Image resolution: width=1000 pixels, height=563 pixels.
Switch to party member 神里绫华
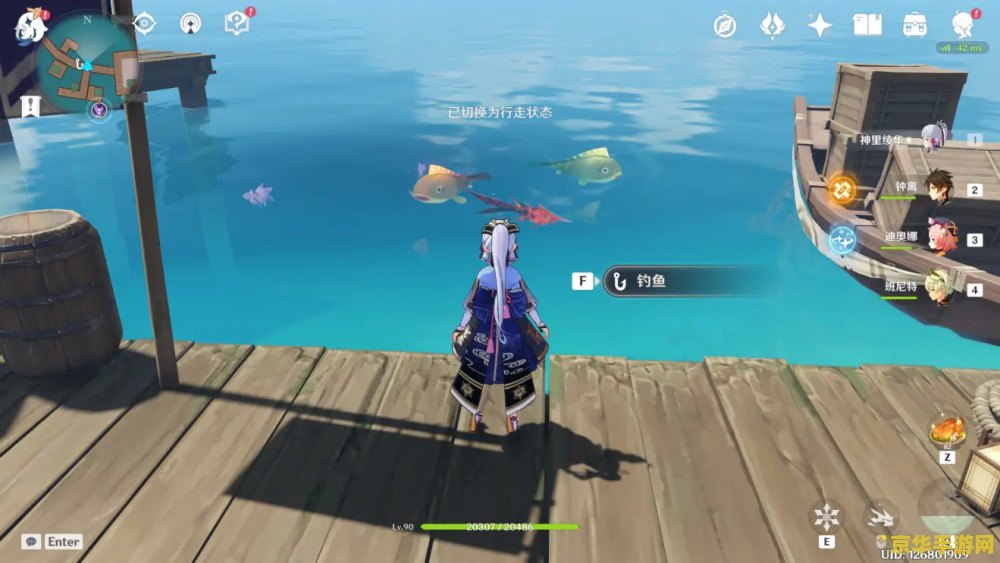tap(935, 140)
